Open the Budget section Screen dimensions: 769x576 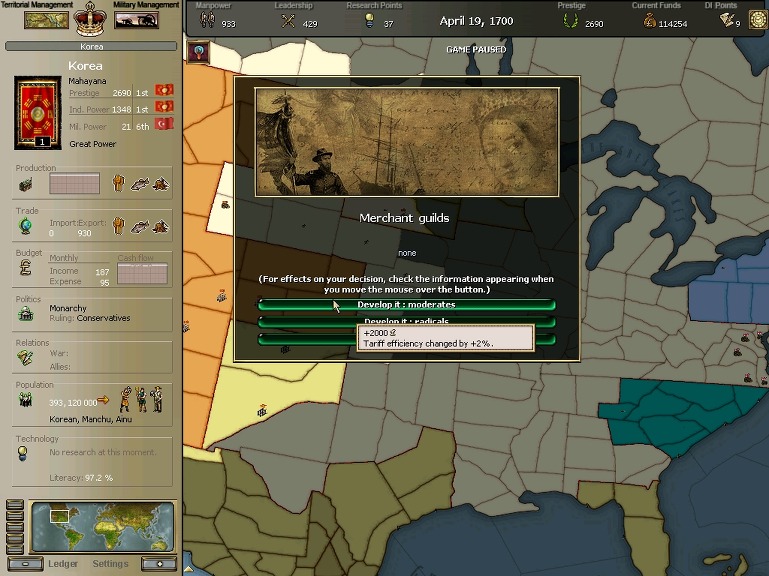point(27,271)
